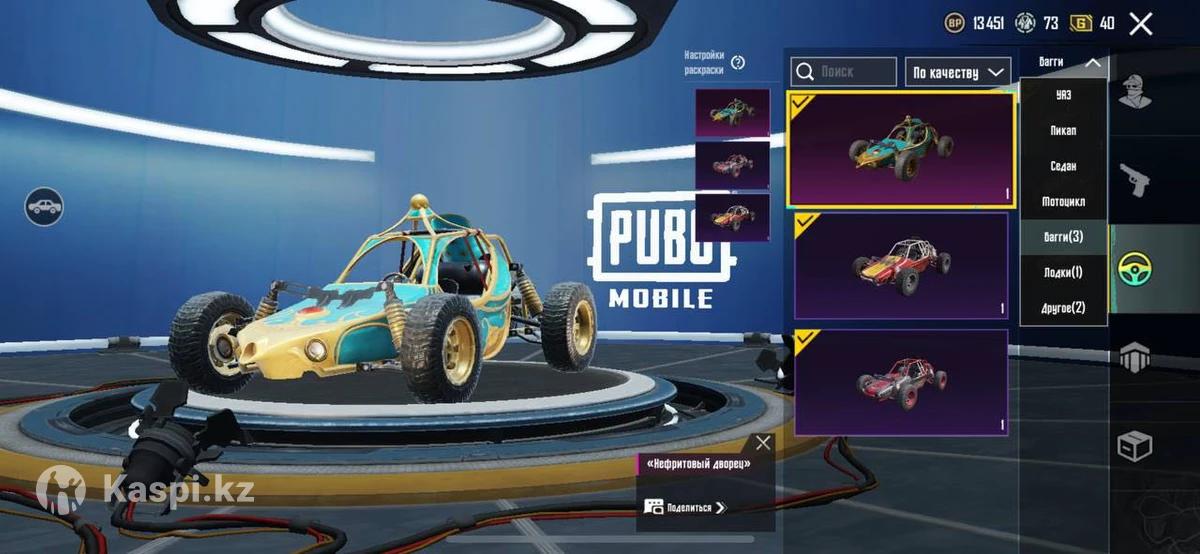Select the teal and gold buggy skin card
The width and height of the screenshot is (1200, 554).
tap(901, 150)
